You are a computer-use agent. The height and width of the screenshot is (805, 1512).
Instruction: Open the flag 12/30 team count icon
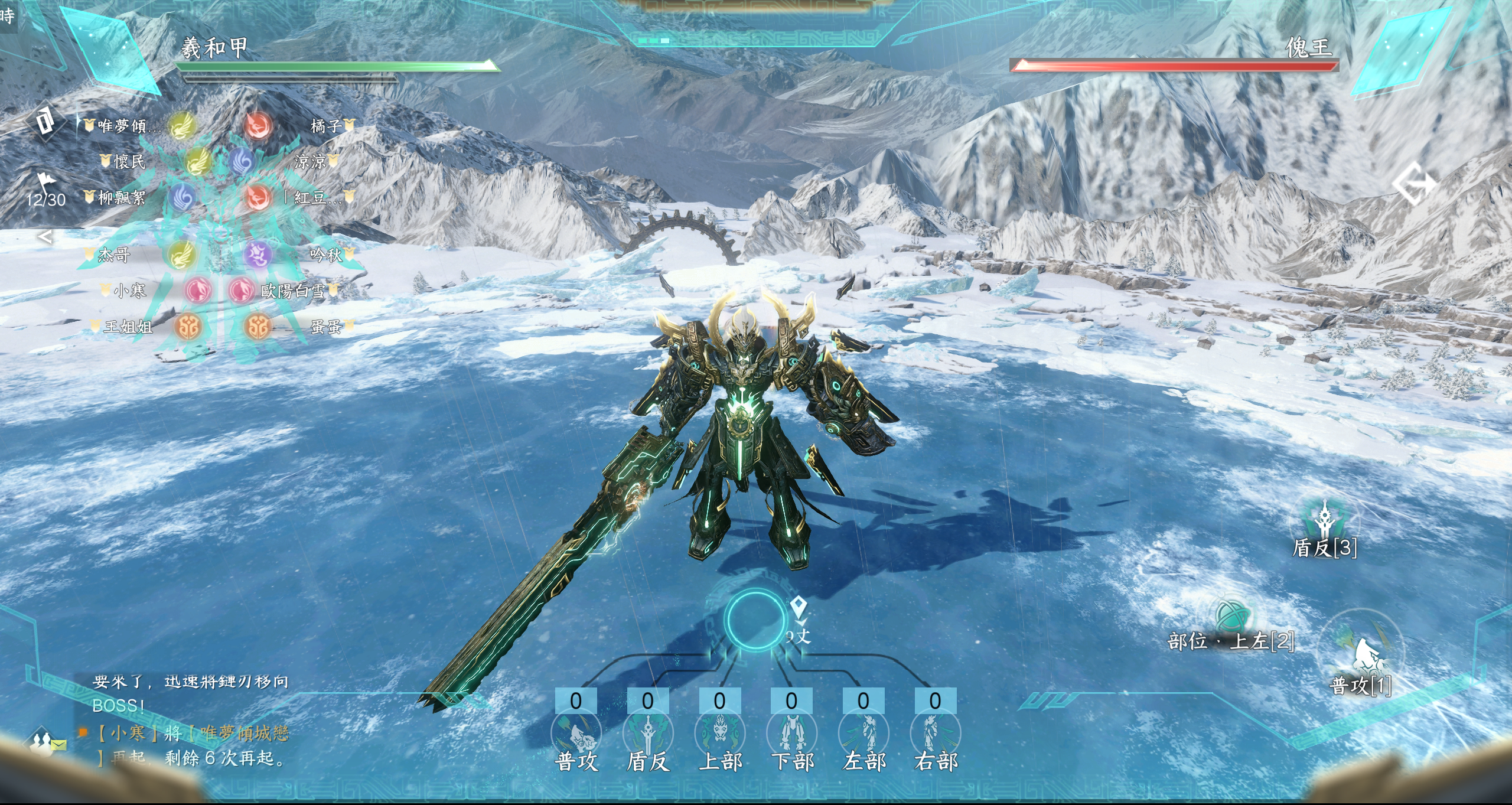(45, 190)
